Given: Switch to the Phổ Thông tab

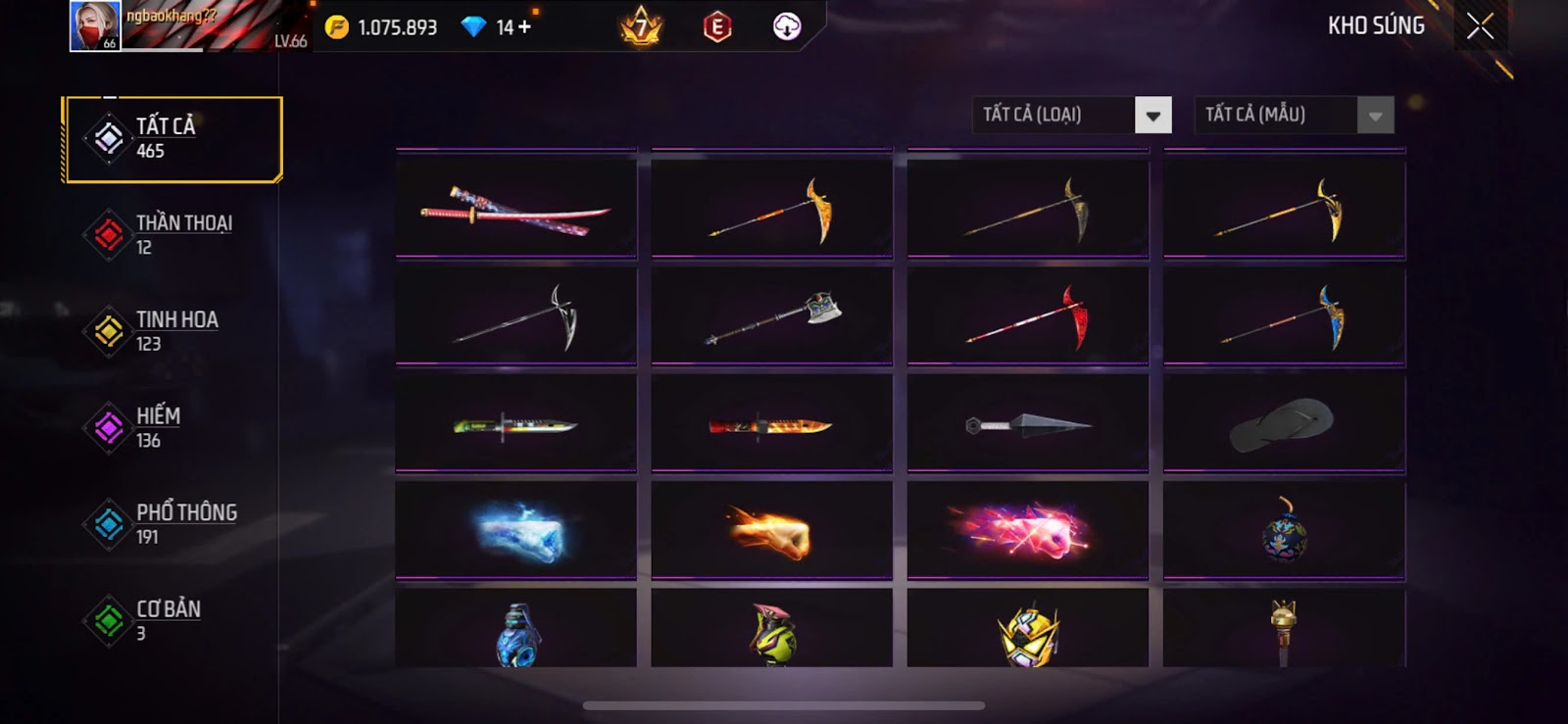Looking at the screenshot, I should 172,524.
